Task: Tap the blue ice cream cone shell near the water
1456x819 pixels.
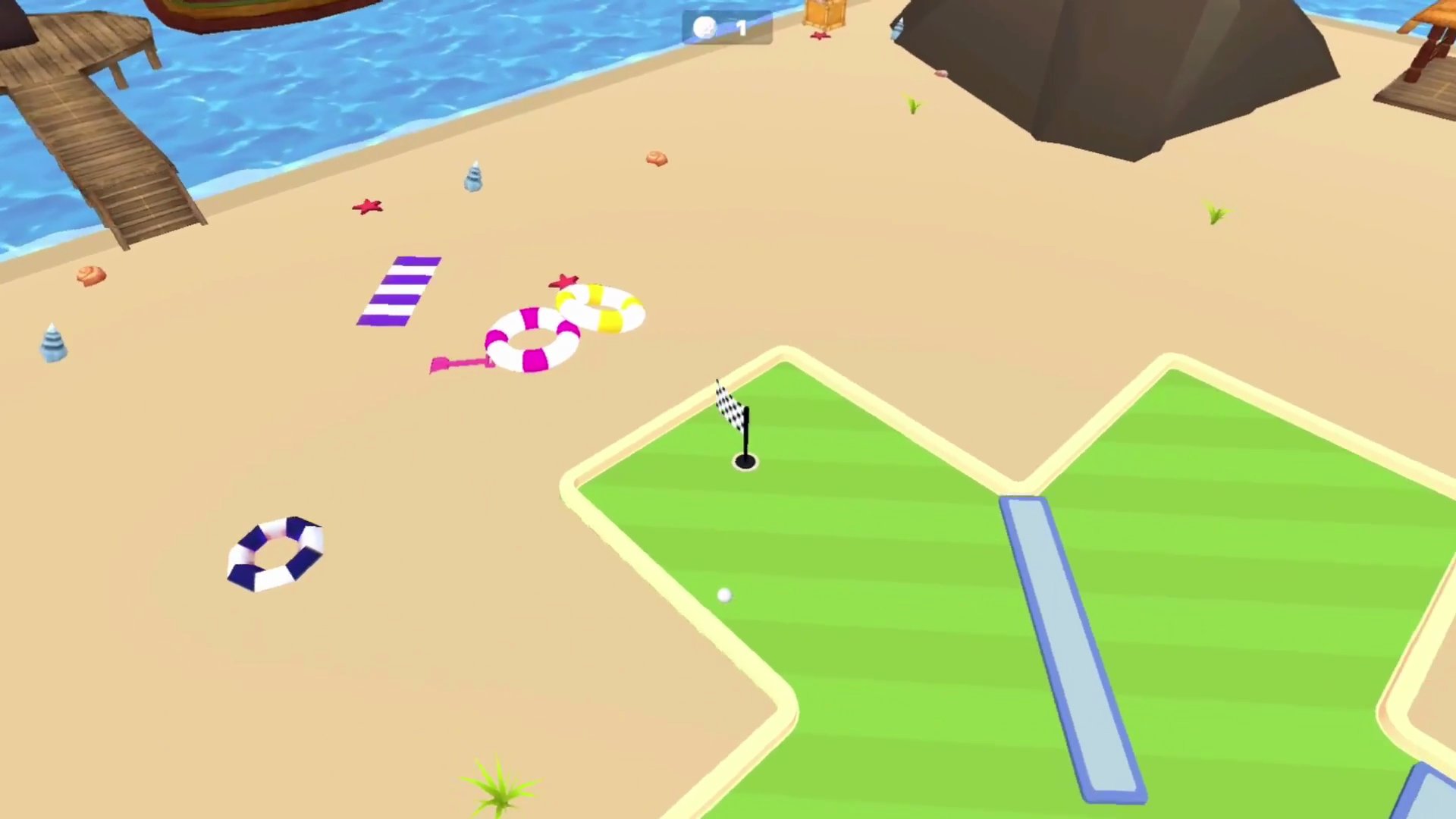Action: click(472, 176)
